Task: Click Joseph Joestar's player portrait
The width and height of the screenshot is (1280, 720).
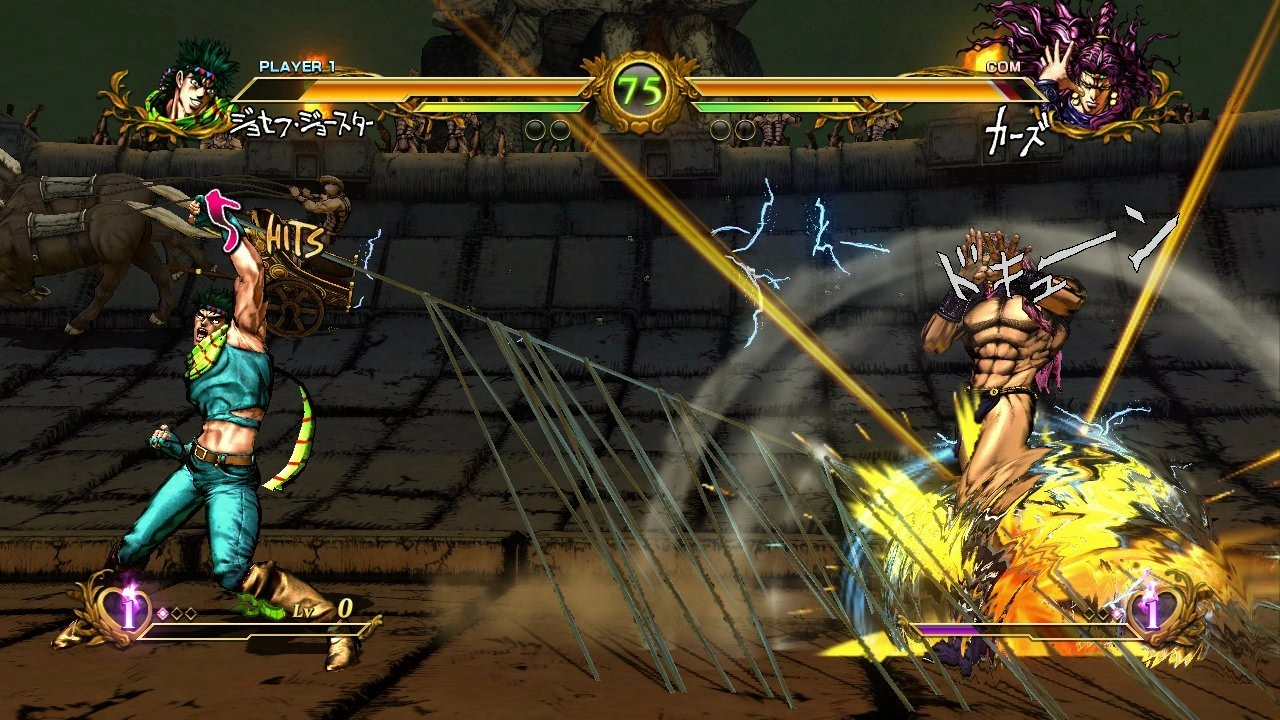Action: pyautogui.click(x=197, y=92)
